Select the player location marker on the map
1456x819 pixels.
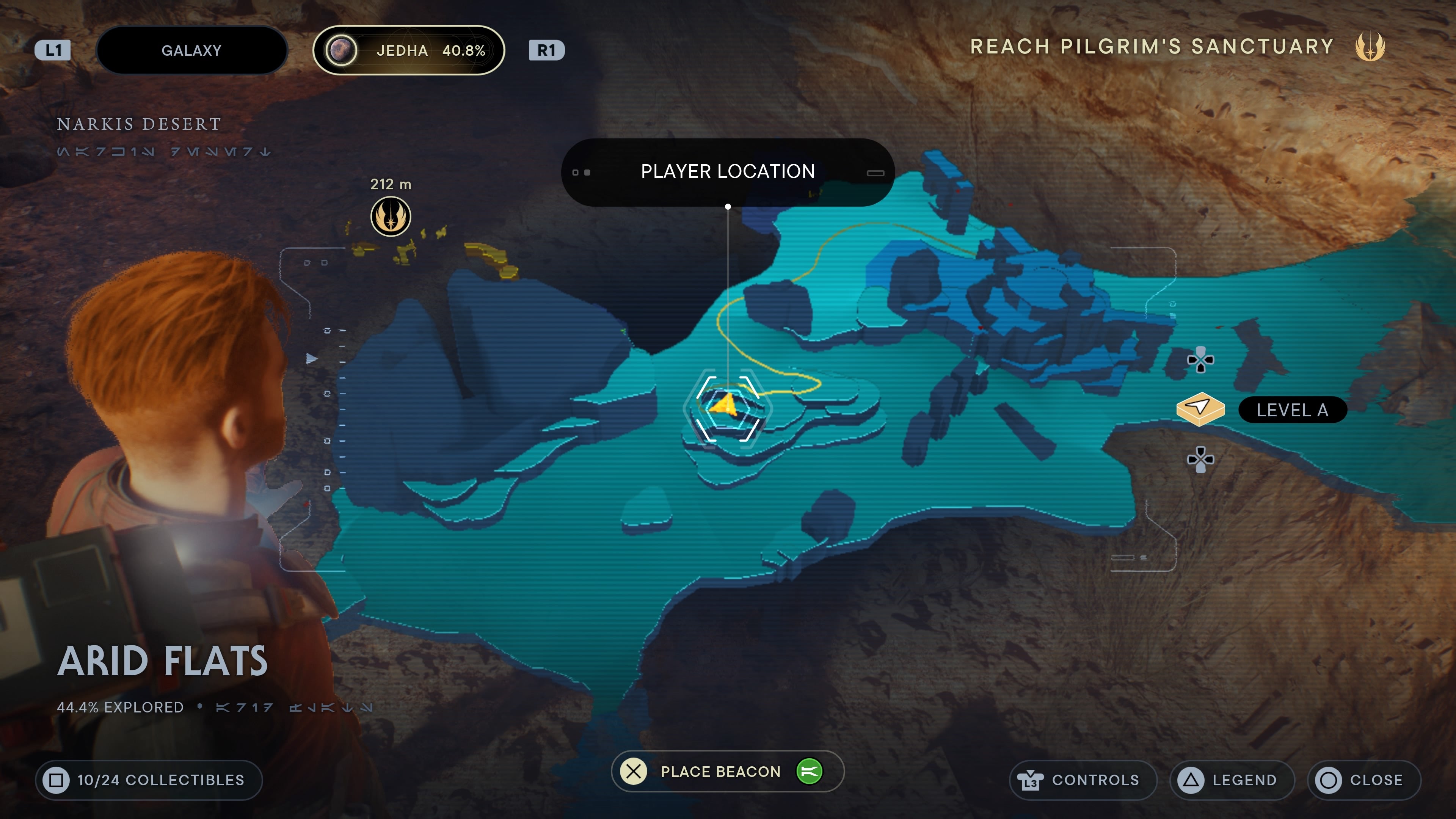(726, 406)
